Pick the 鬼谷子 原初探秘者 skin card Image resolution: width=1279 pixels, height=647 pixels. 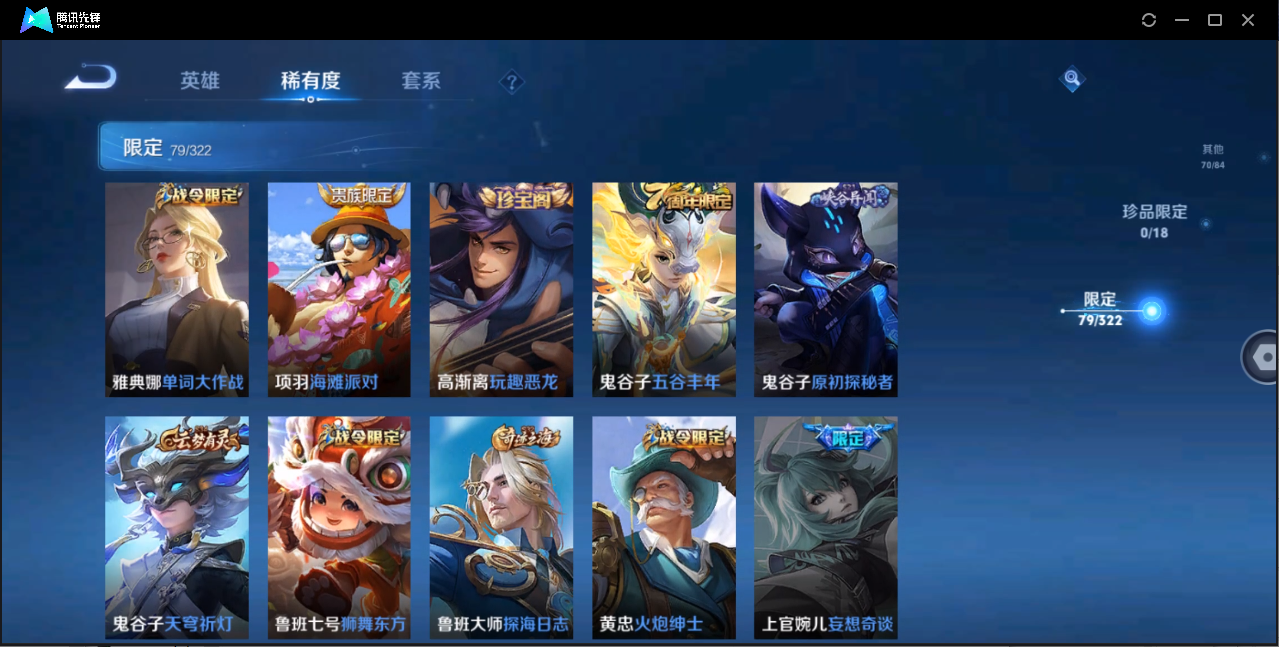(826, 289)
